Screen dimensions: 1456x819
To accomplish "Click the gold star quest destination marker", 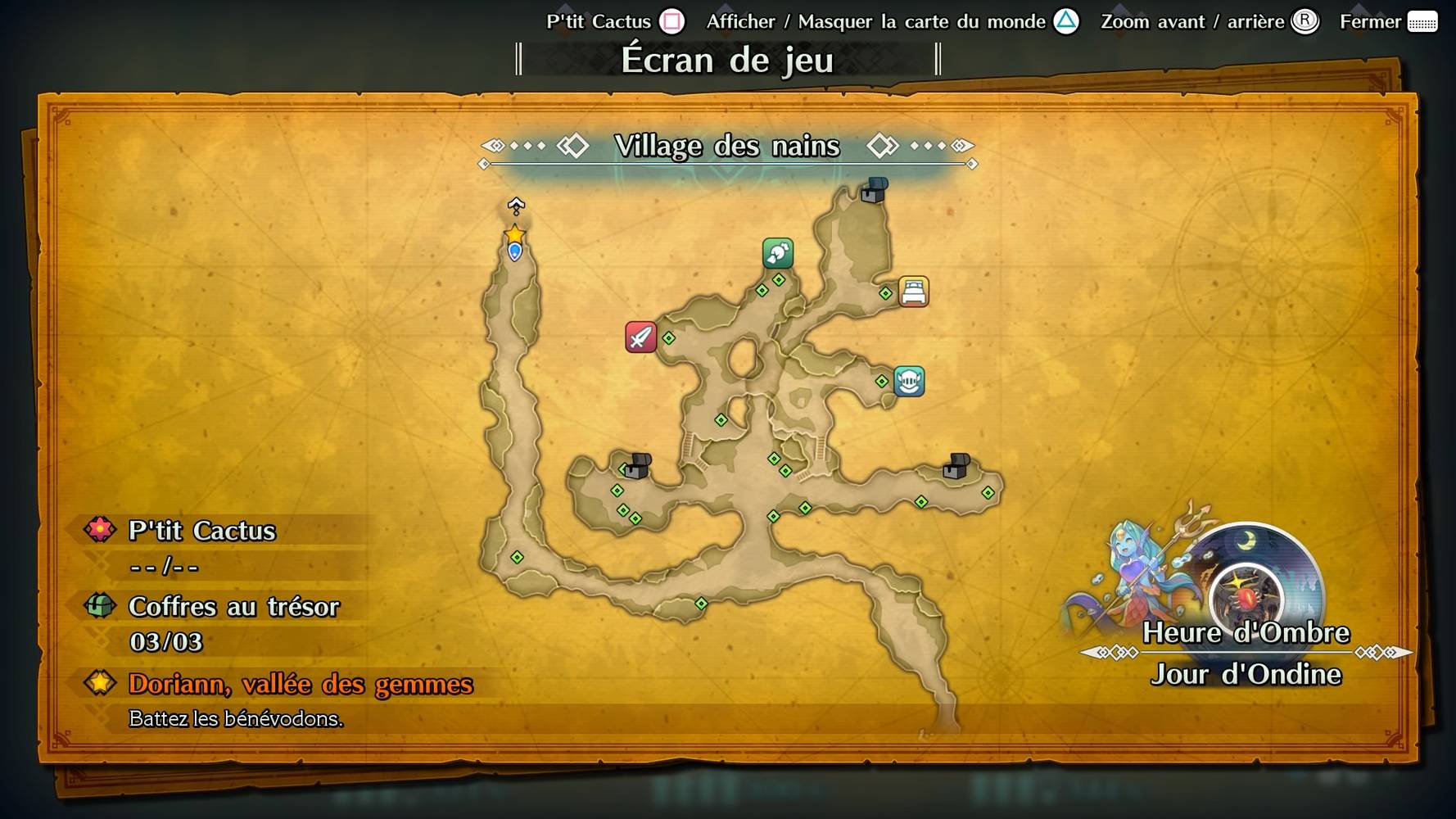I will coord(514,235).
